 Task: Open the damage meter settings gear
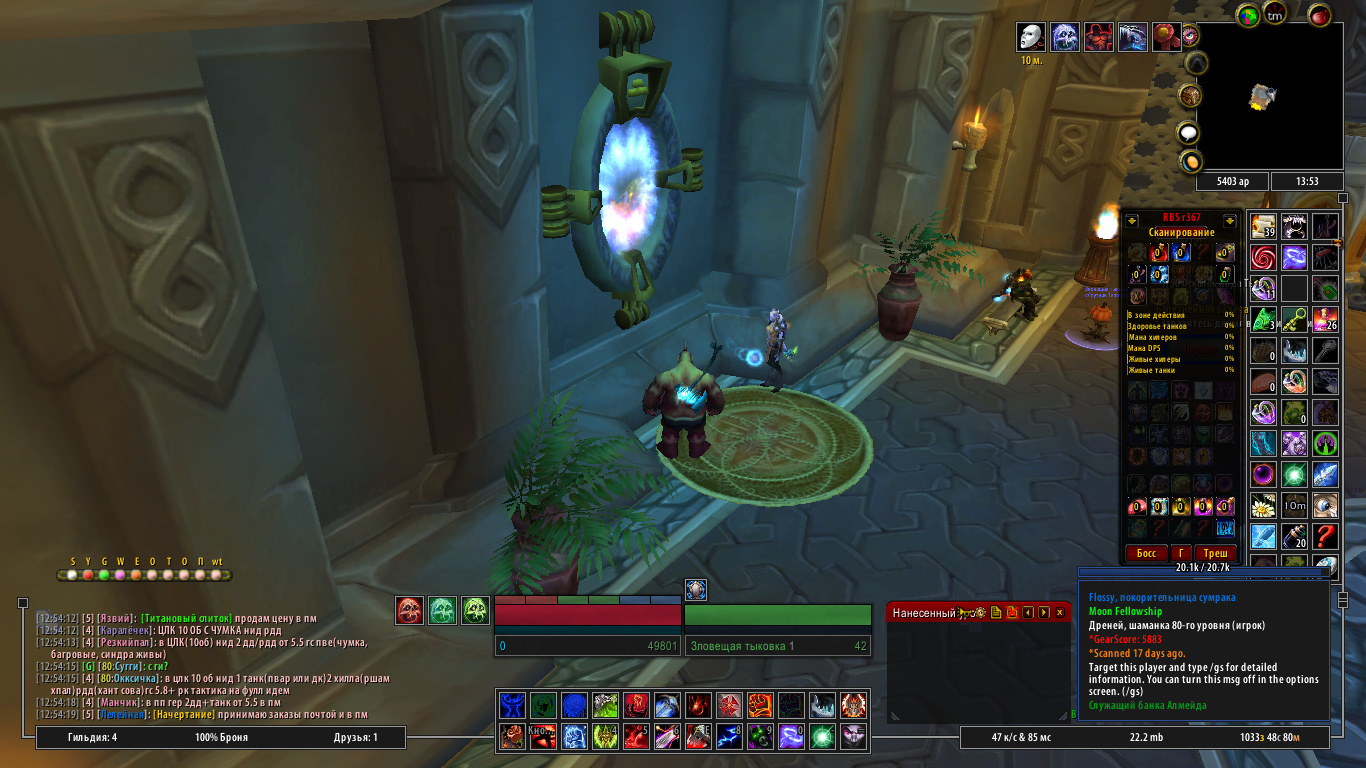981,612
